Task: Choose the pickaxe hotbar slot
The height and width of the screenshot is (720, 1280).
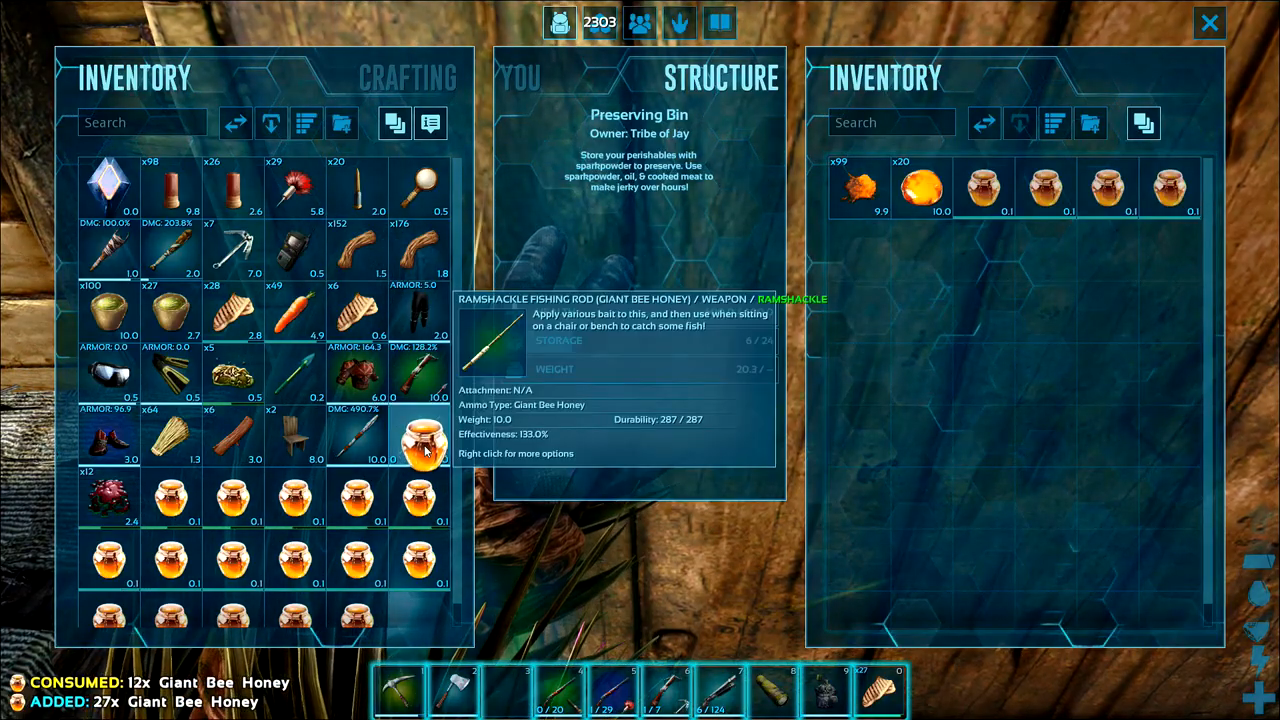Action: [x=399, y=691]
